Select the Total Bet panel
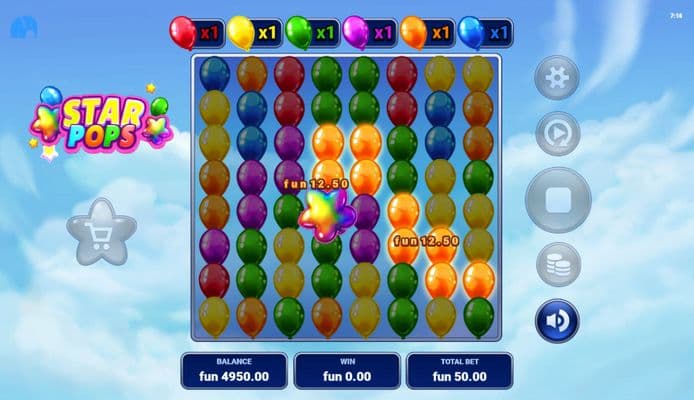This screenshot has width=694, height=400. click(x=459, y=370)
